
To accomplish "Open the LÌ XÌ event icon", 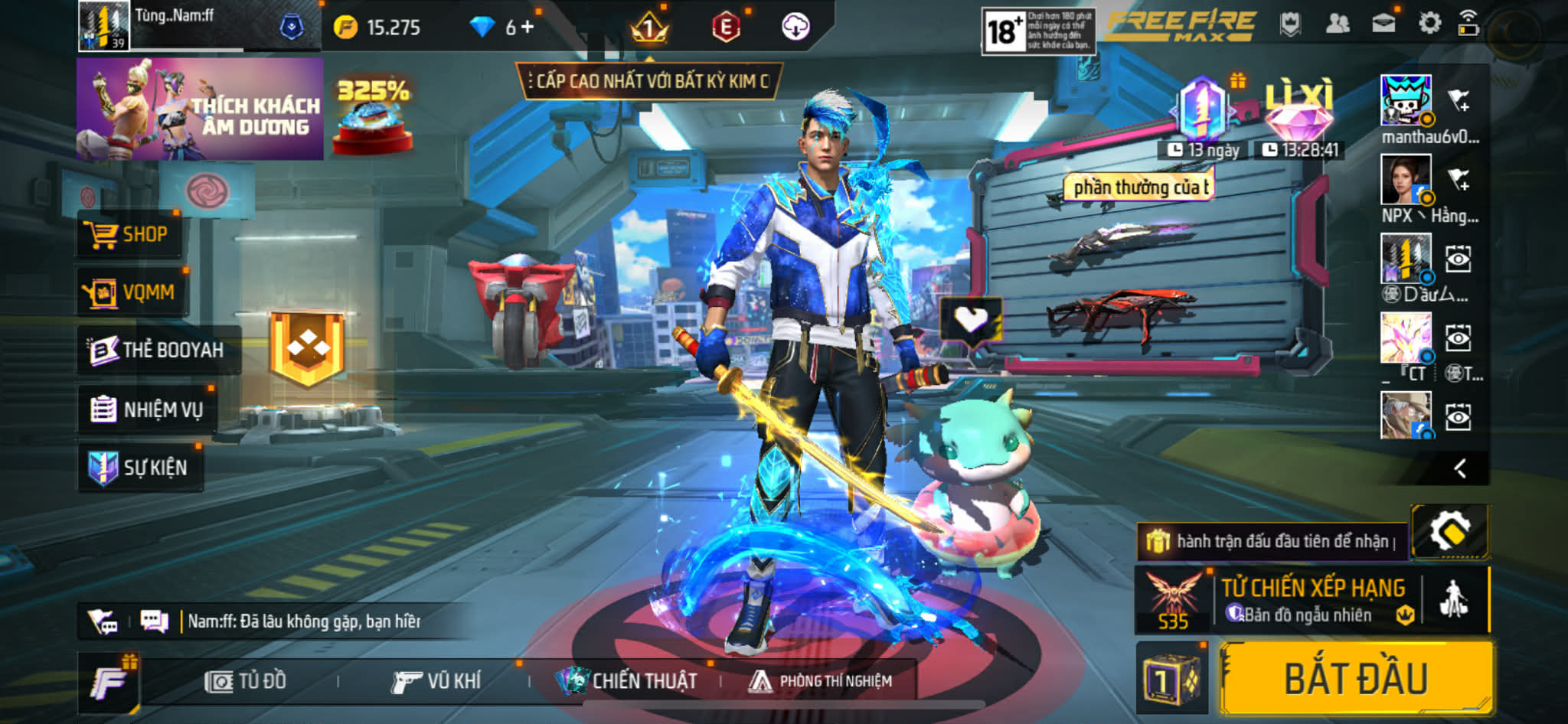I will [x=1299, y=113].
